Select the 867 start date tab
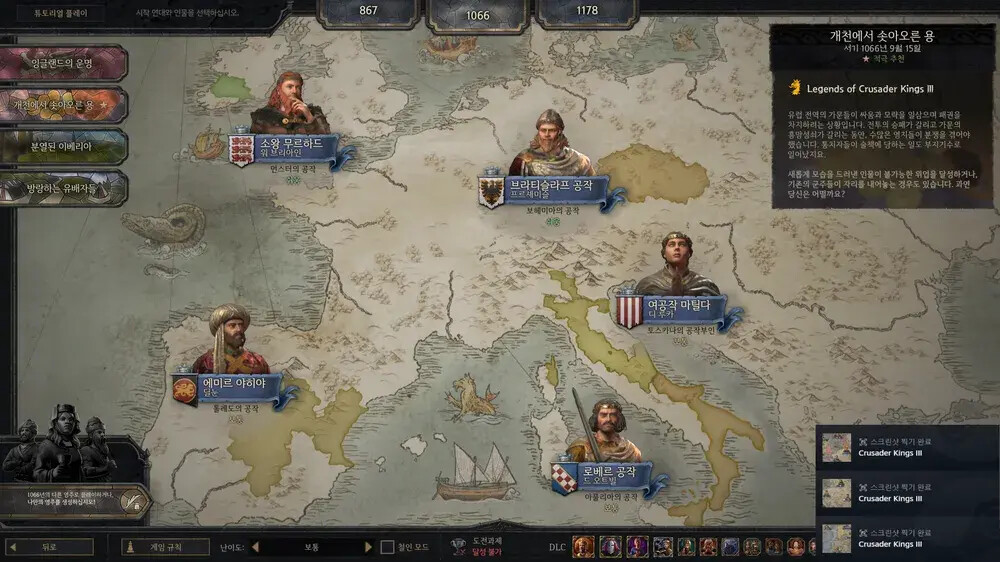 368,12
